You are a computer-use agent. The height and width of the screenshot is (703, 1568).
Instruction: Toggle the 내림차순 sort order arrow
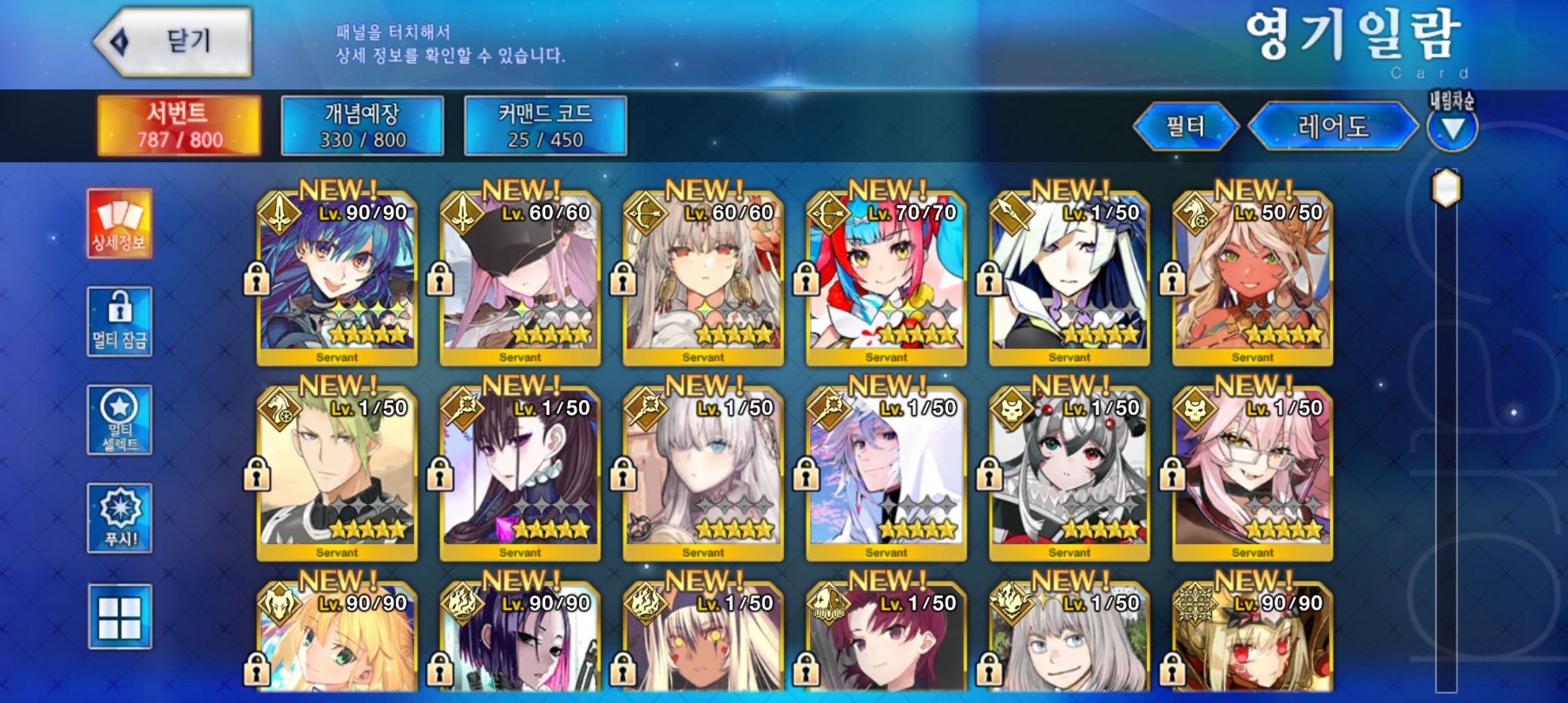tap(1452, 128)
